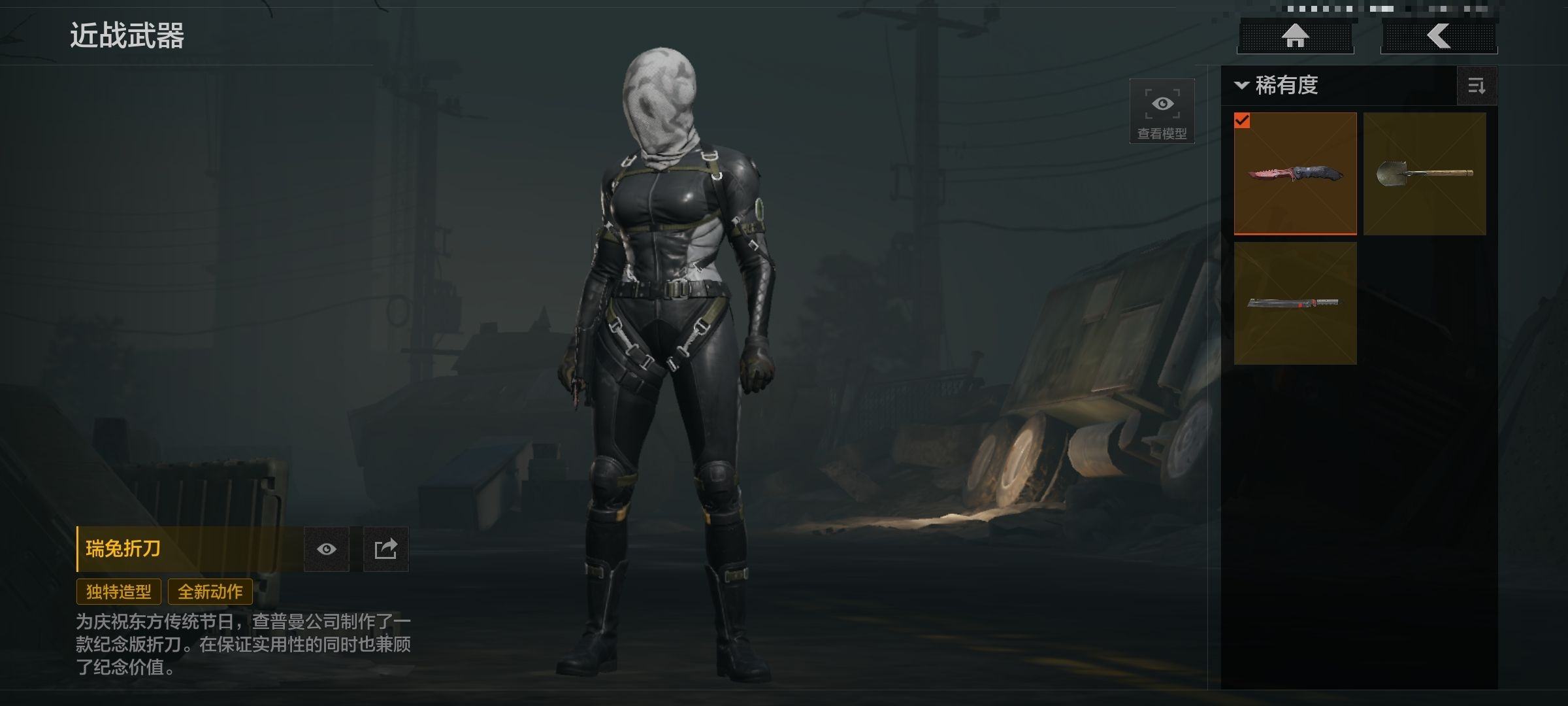
Task: Click the 全新动作 tag
Action: [x=210, y=592]
